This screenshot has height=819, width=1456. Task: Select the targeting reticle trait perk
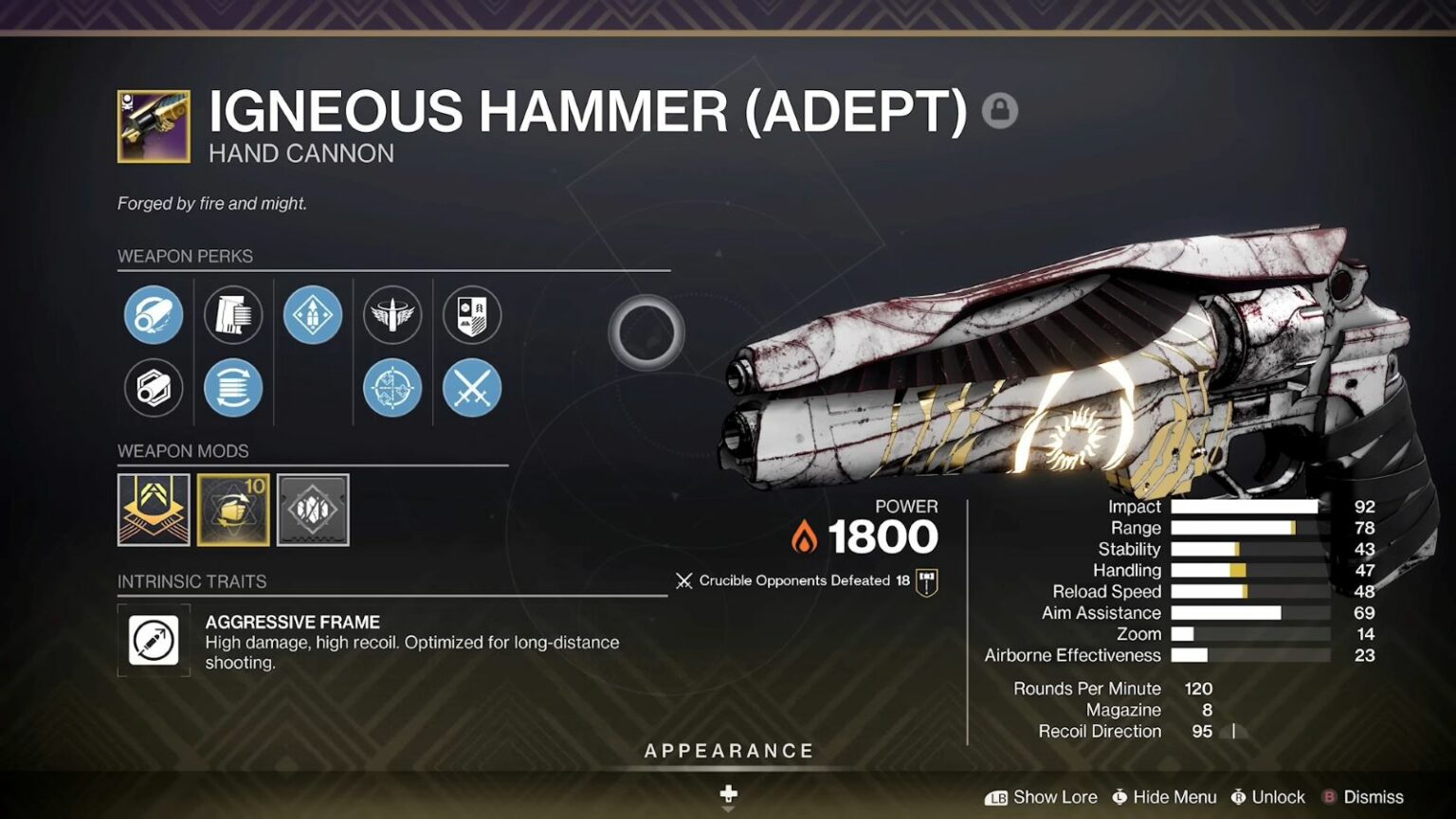(x=392, y=388)
